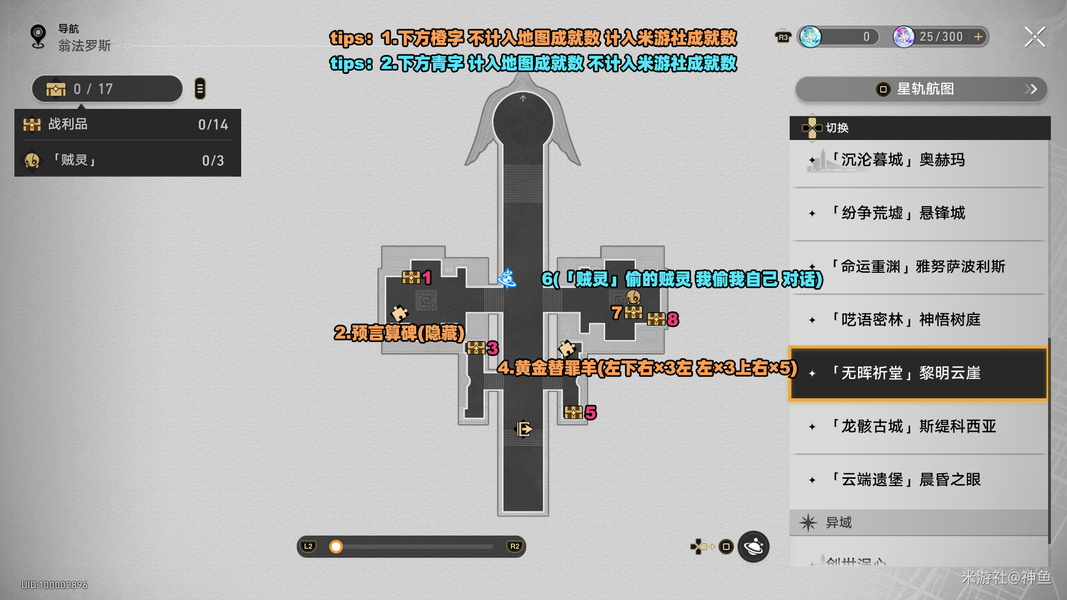Click the treasure chest marked 5
This screenshot has height=600, width=1067.
(x=573, y=412)
